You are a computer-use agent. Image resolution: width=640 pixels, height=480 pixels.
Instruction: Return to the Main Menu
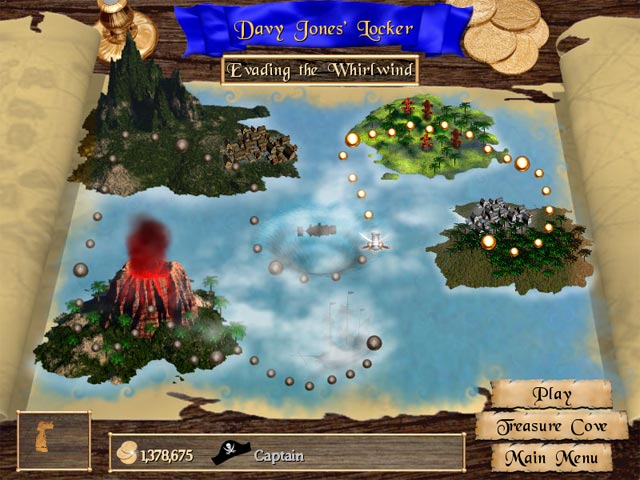tap(551, 458)
